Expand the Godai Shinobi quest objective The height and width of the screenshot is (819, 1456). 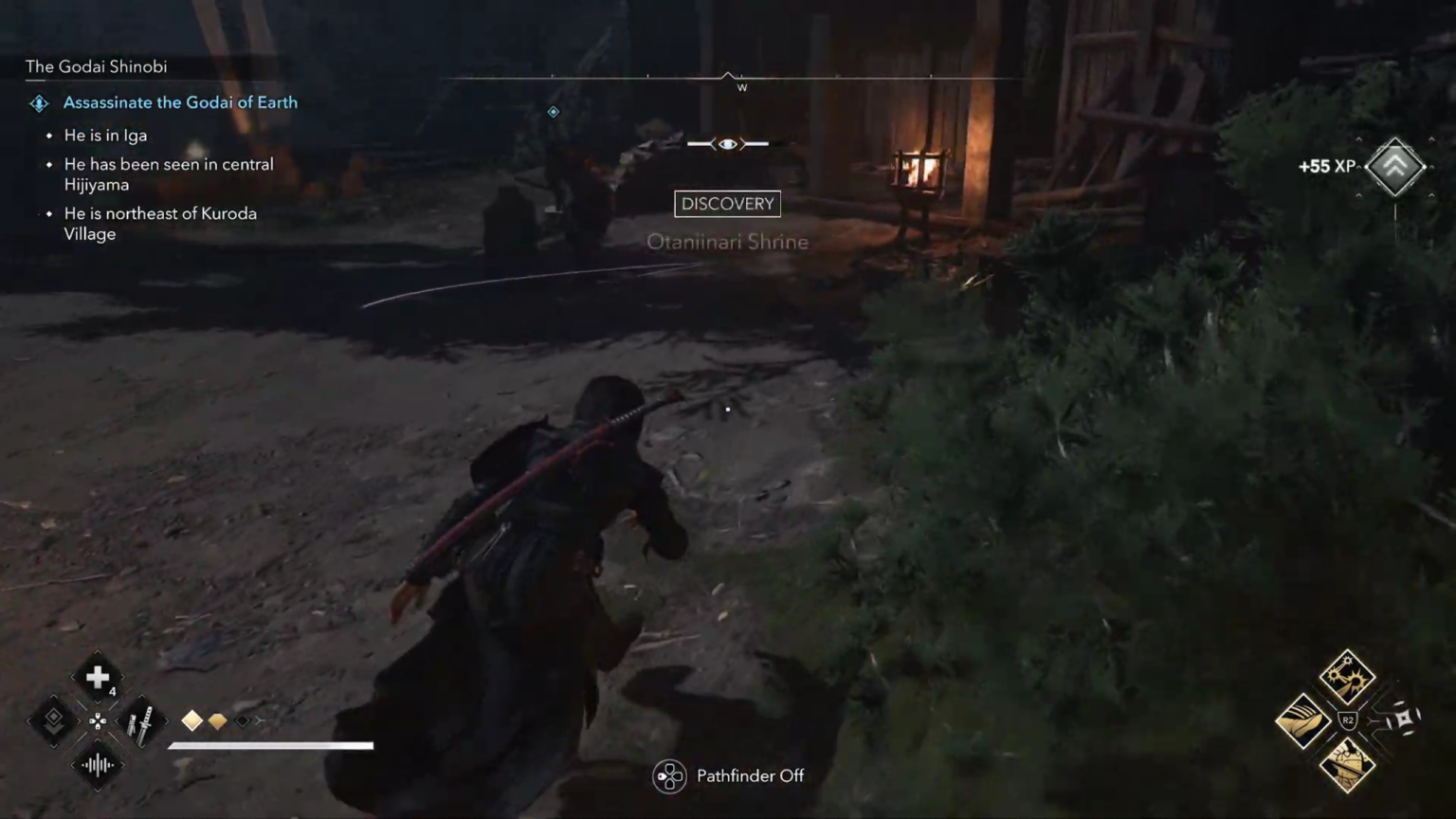click(x=96, y=66)
